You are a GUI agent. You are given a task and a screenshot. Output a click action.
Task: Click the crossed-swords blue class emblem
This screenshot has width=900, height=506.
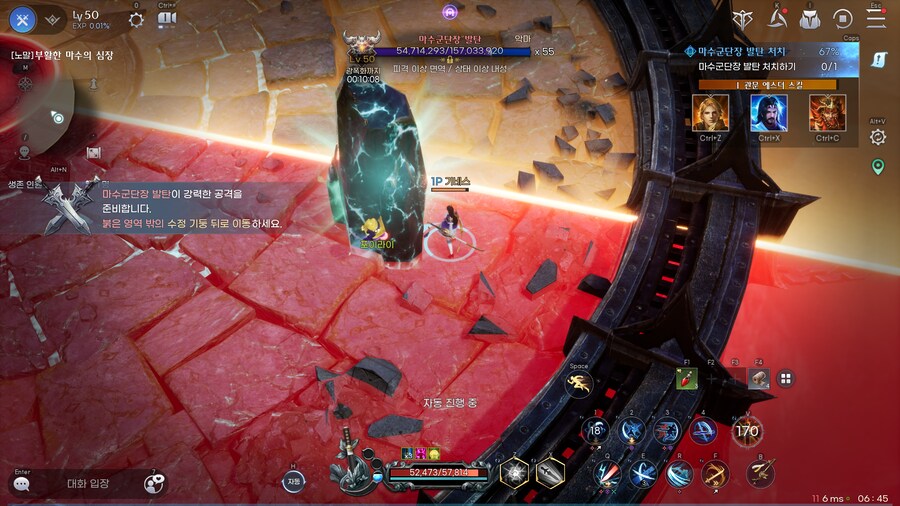23,19
